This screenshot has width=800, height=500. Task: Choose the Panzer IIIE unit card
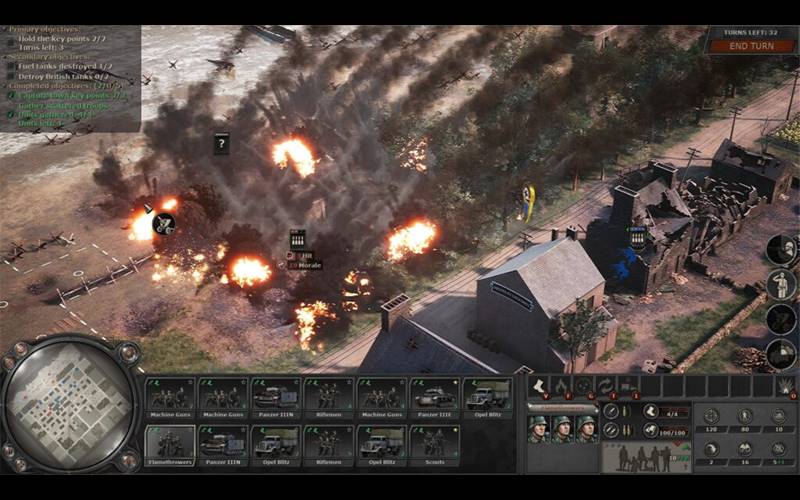point(435,394)
